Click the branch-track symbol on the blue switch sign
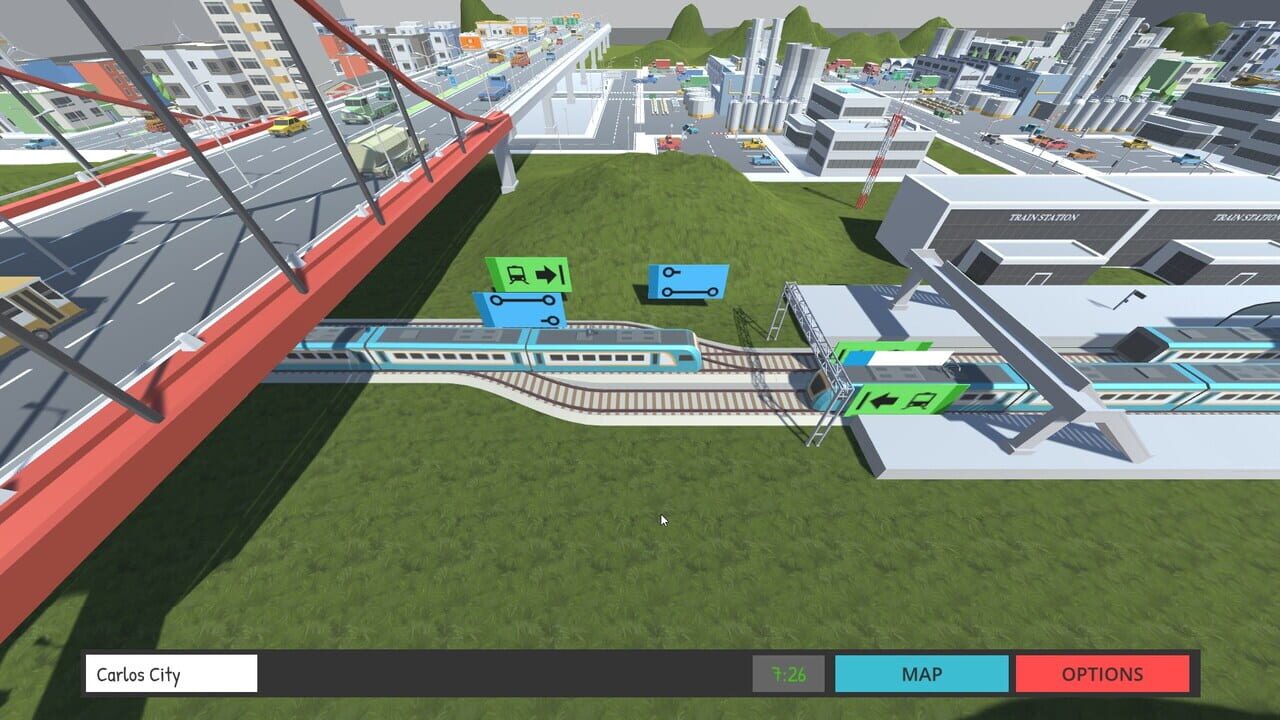Image resolution: width=1280 pixels, height=720 pixels. [551, 319]
